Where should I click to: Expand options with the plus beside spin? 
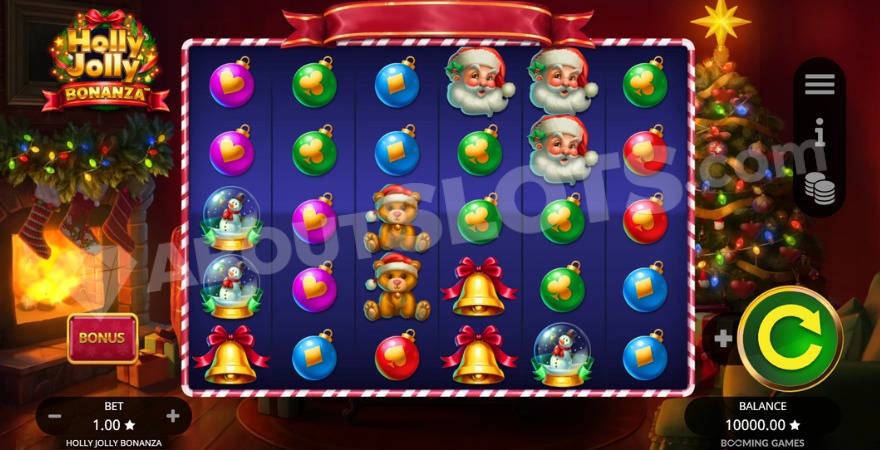722,338
